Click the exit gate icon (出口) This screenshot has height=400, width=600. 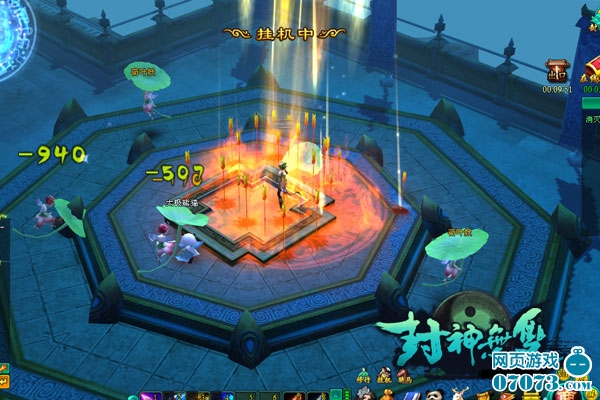pos(558,70)
